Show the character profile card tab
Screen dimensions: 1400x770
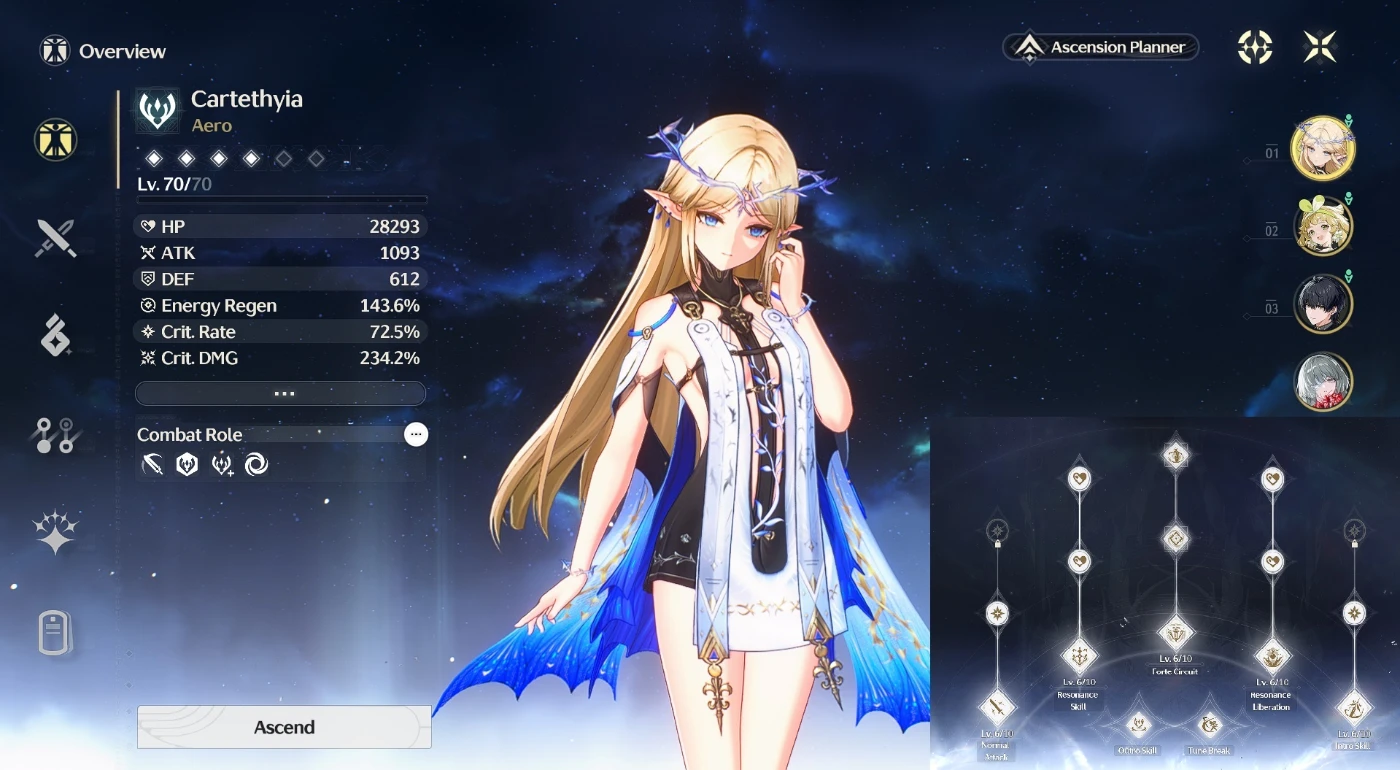point(56,632)
